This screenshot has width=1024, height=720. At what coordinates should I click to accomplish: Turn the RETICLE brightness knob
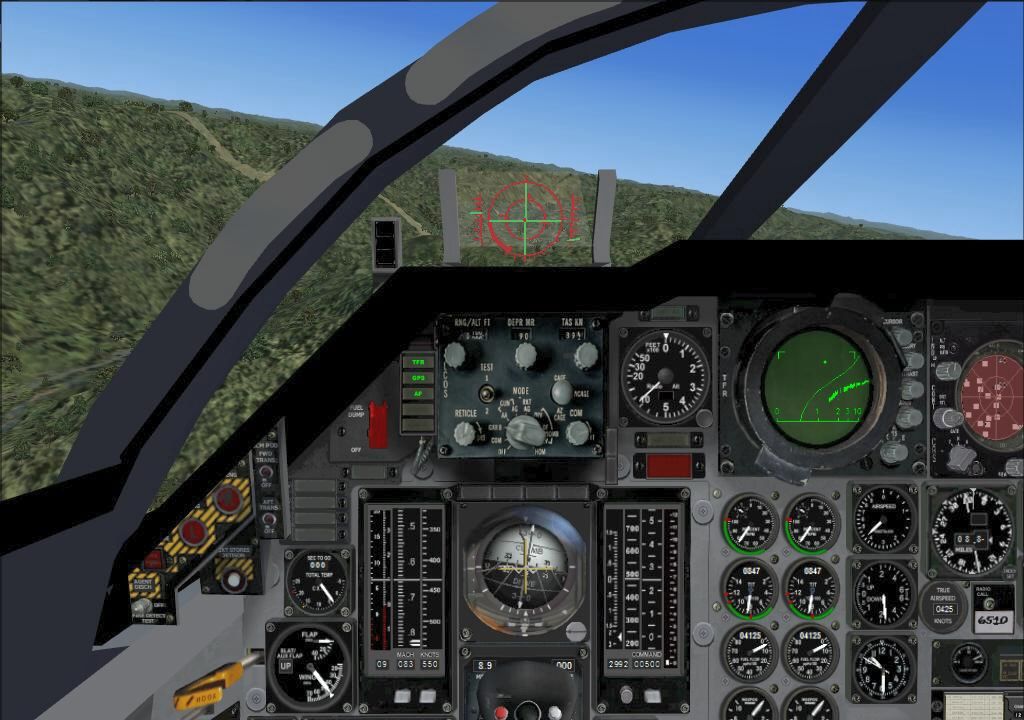(464, 432)
